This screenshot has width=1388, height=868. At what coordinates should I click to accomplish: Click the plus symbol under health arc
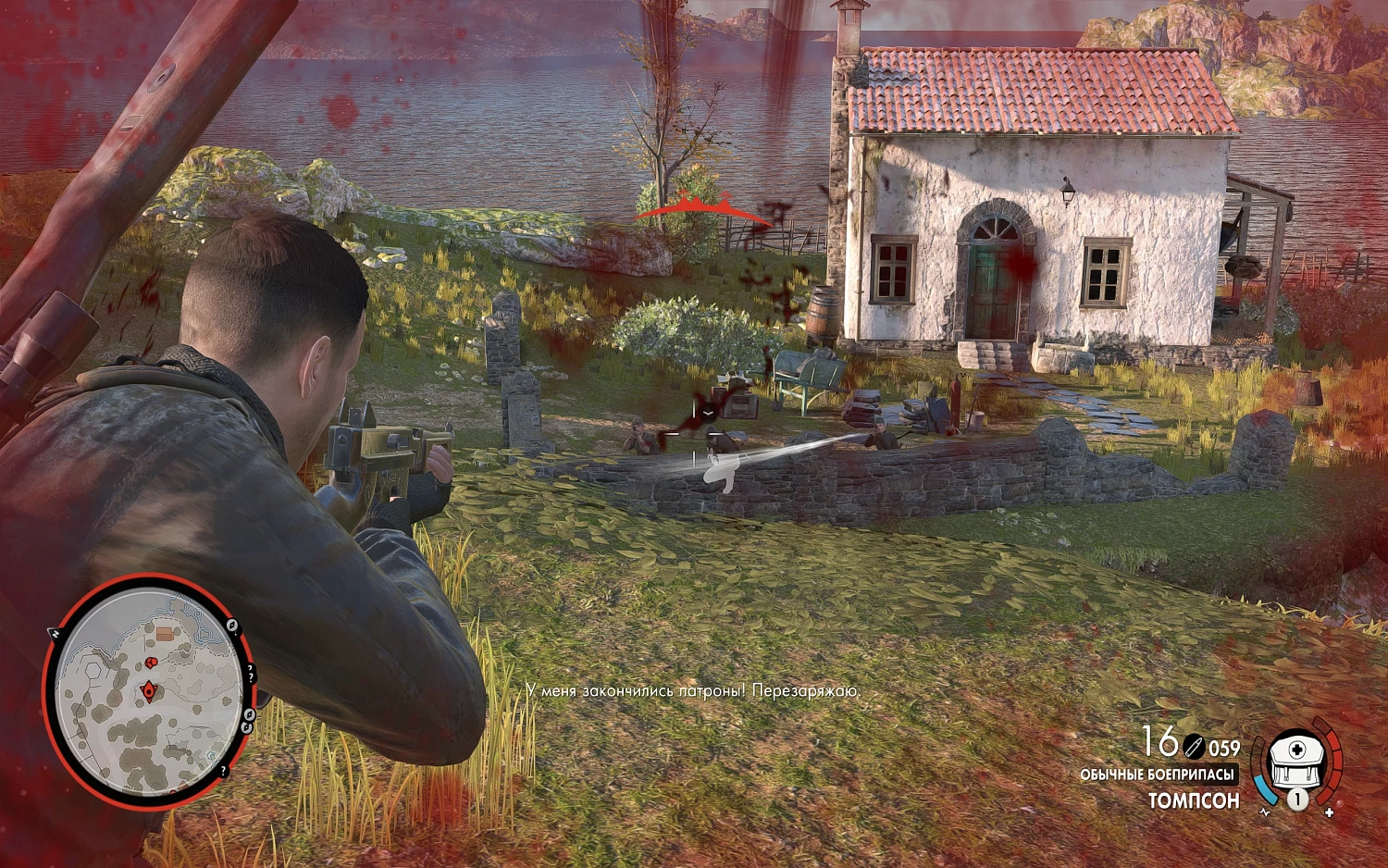1330,812
